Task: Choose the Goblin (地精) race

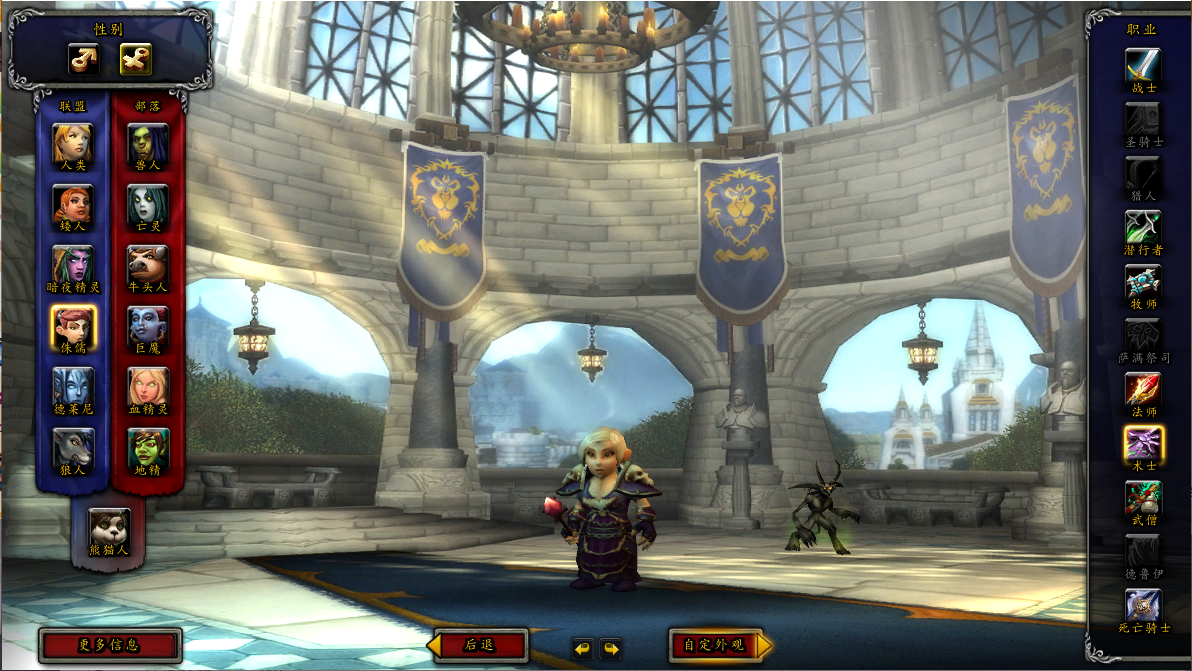Action: coord(148,448)
